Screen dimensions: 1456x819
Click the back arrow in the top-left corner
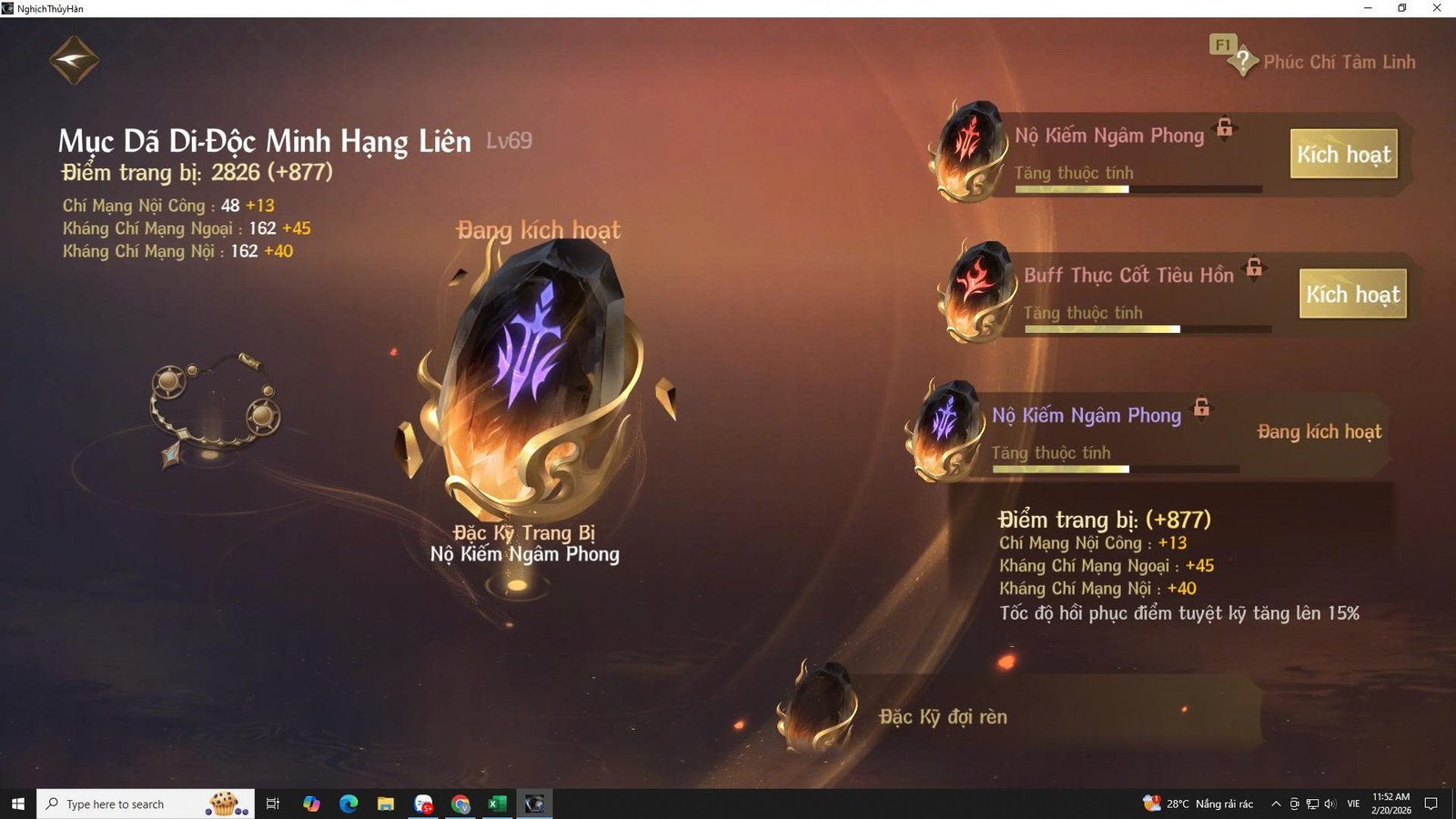click(73, 57)
